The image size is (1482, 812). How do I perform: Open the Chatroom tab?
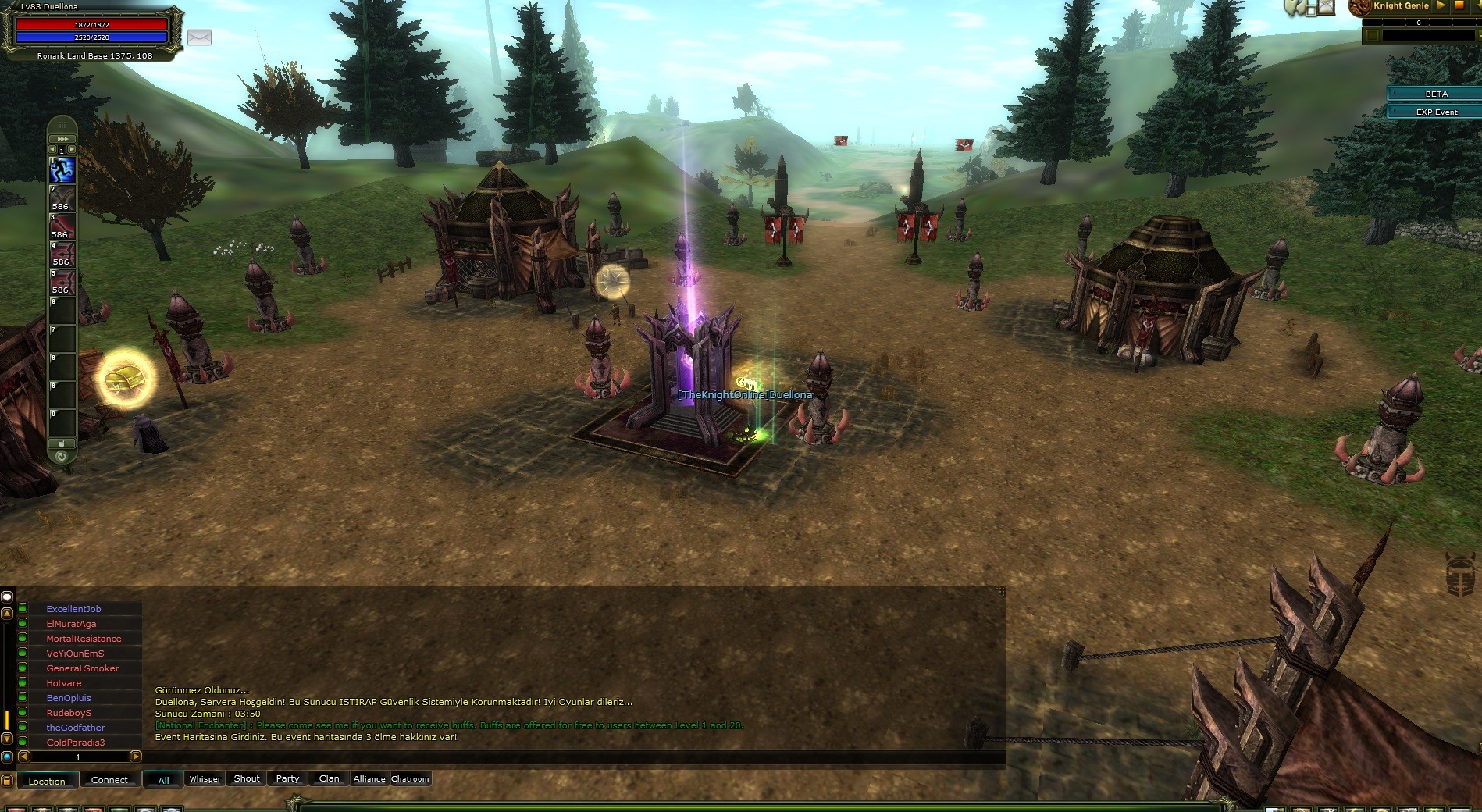tap(410, 778)
